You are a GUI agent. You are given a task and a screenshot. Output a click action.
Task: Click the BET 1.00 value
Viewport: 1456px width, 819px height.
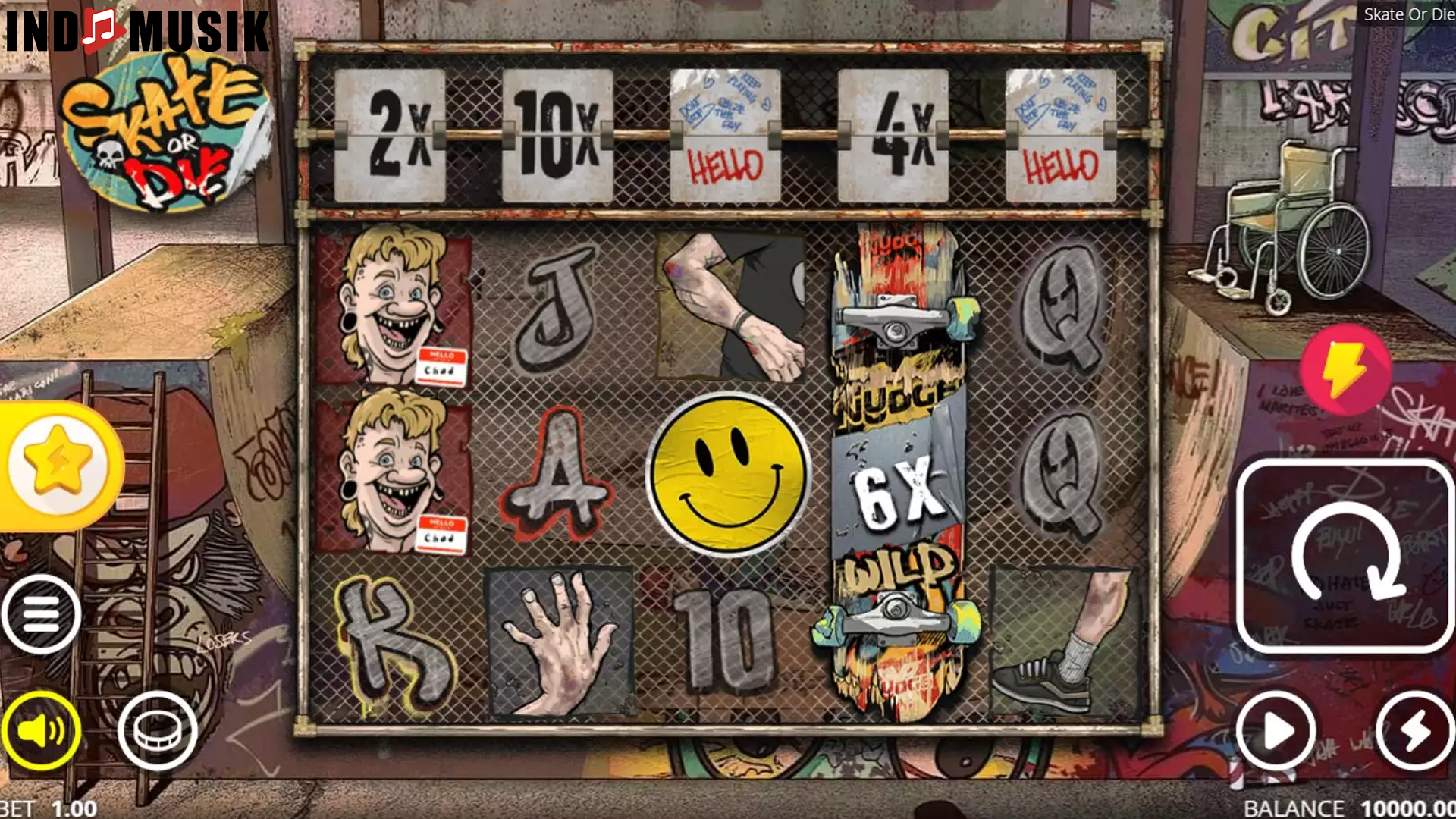click(45, 808)
